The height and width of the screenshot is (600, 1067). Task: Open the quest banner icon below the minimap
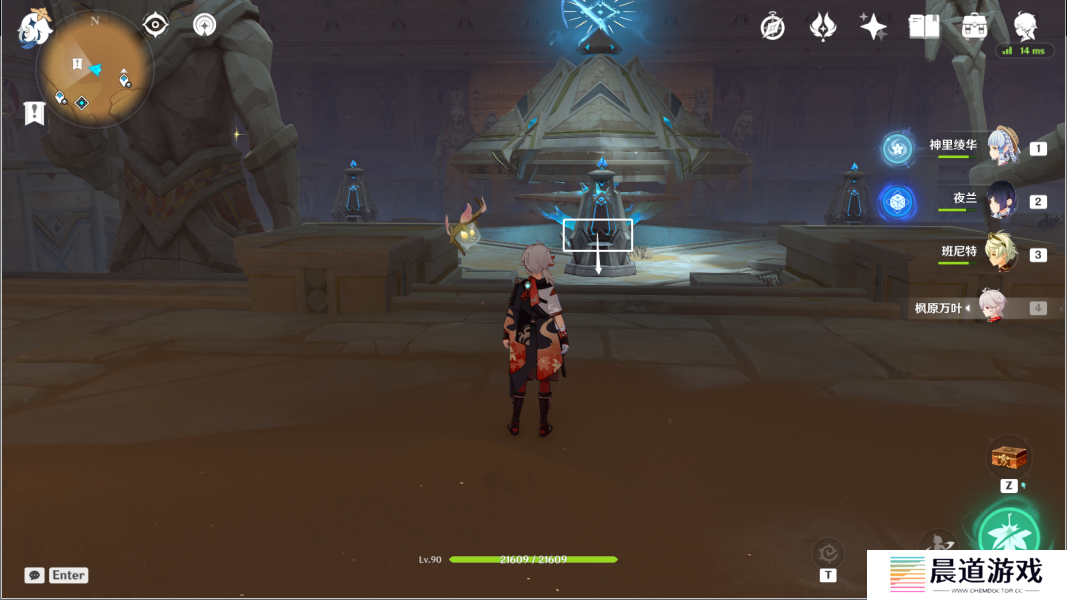point(35,113)
